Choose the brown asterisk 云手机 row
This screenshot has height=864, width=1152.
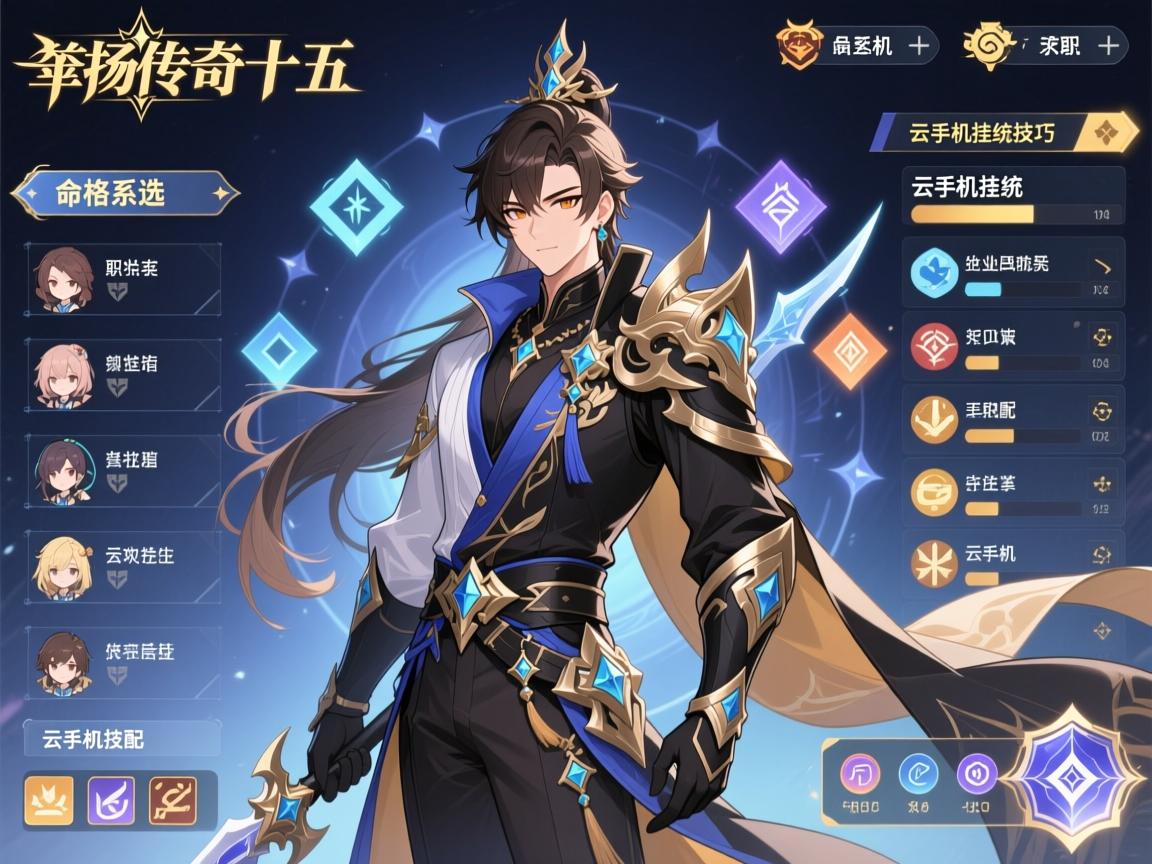point(1012,563)
